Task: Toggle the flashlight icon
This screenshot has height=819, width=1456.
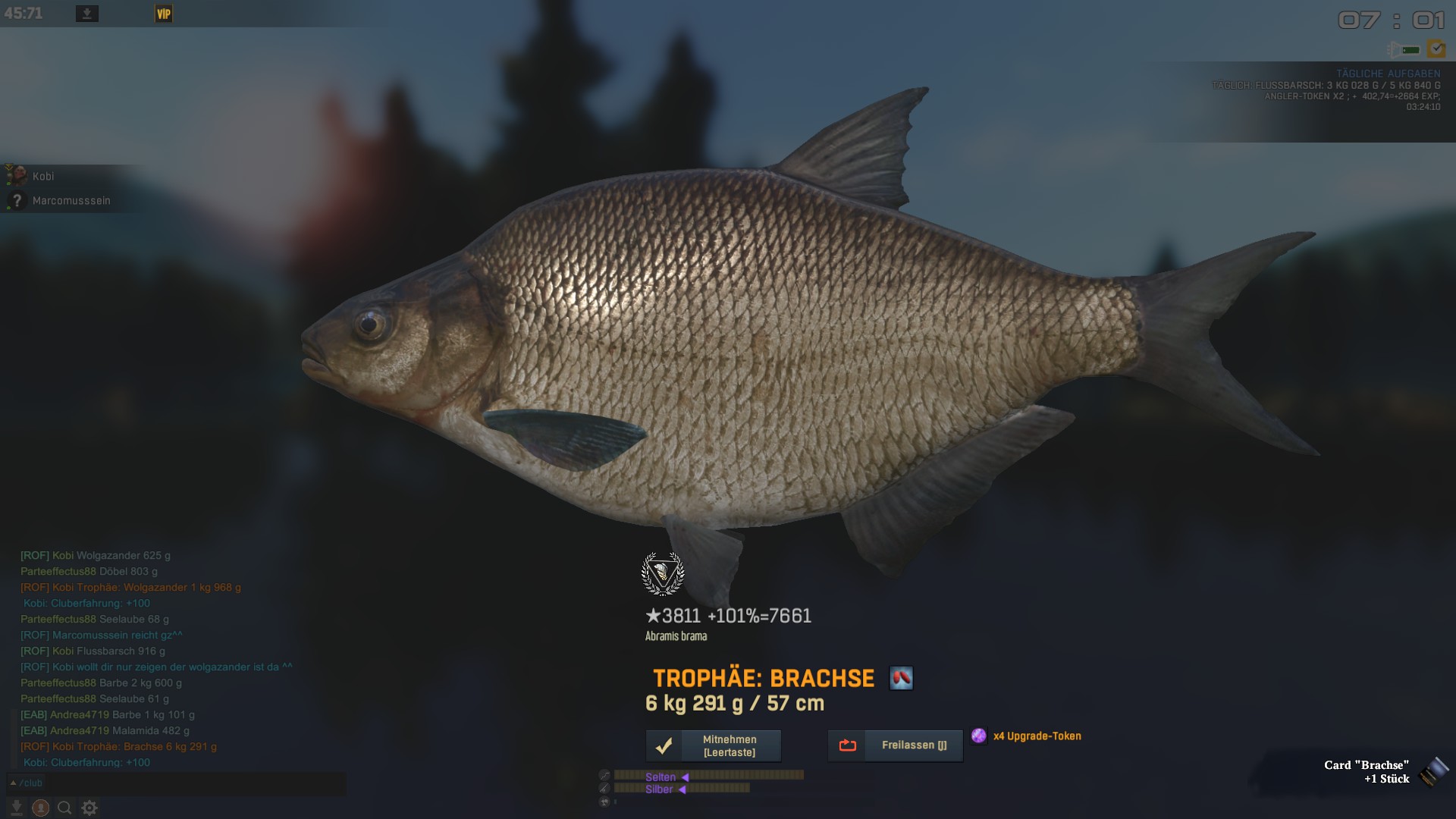Action: pos(1403,50)
